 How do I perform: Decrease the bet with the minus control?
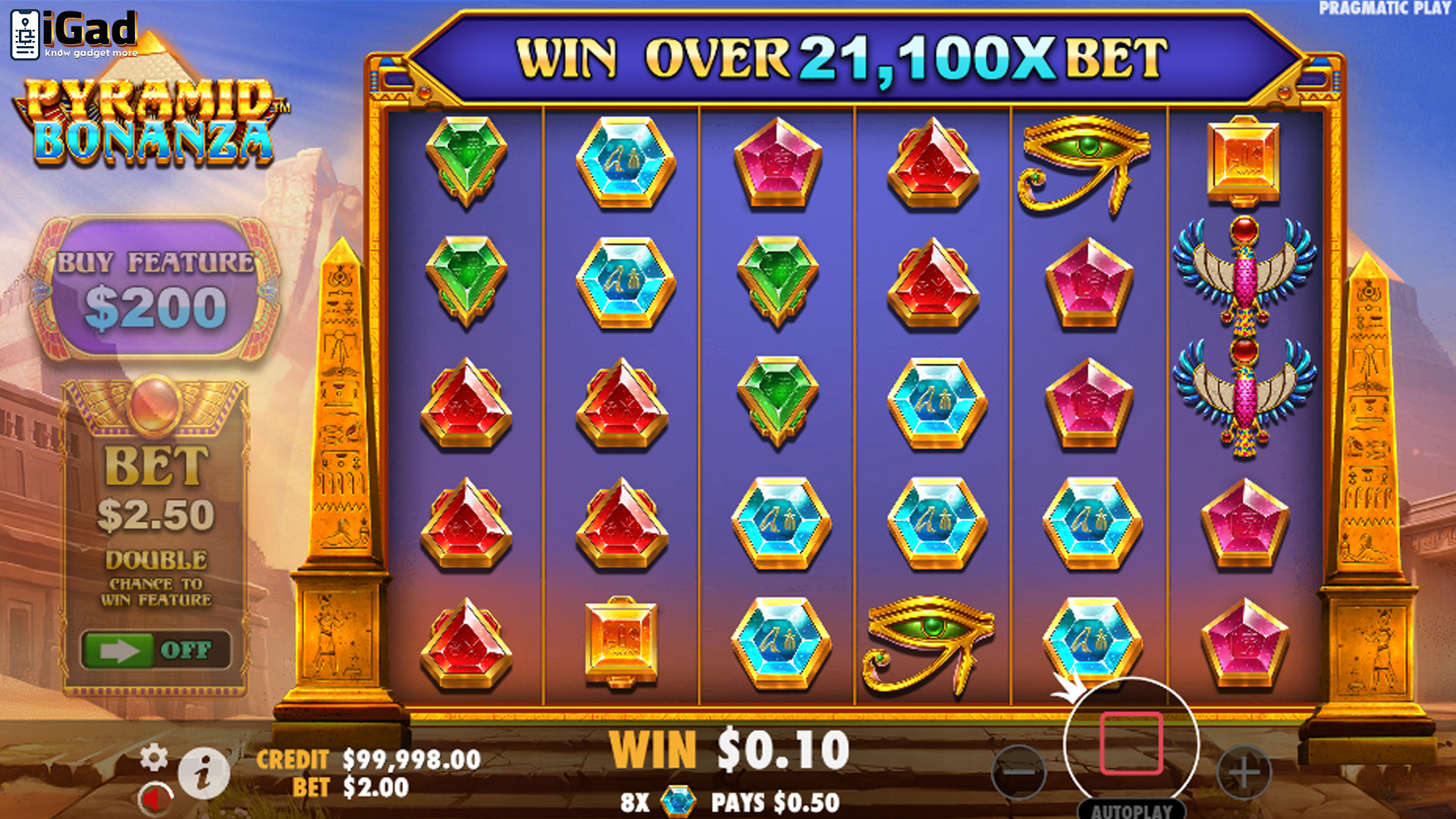click(x=1018, y=773)
